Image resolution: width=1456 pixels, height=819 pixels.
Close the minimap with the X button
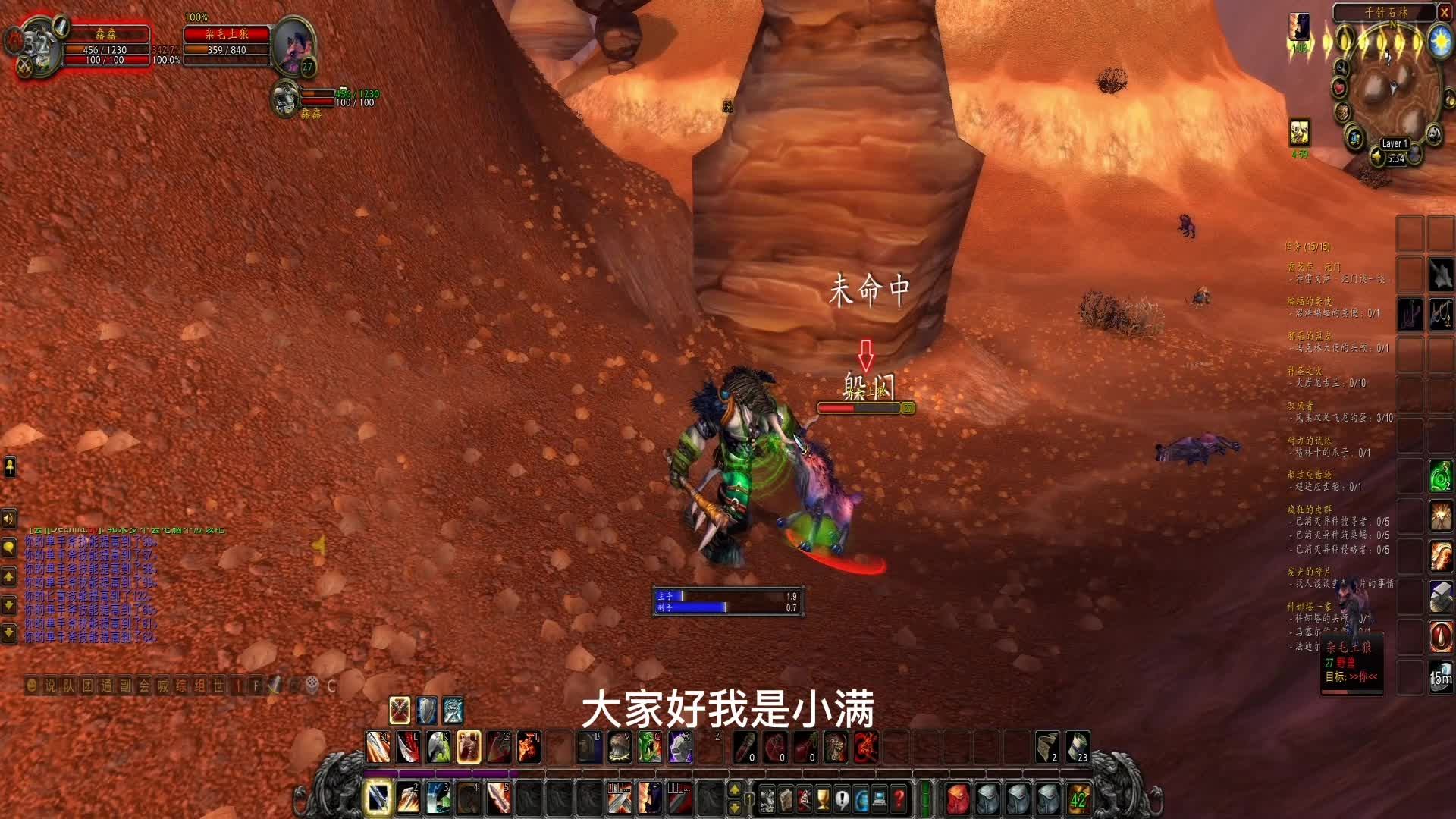click(1445, 12)
